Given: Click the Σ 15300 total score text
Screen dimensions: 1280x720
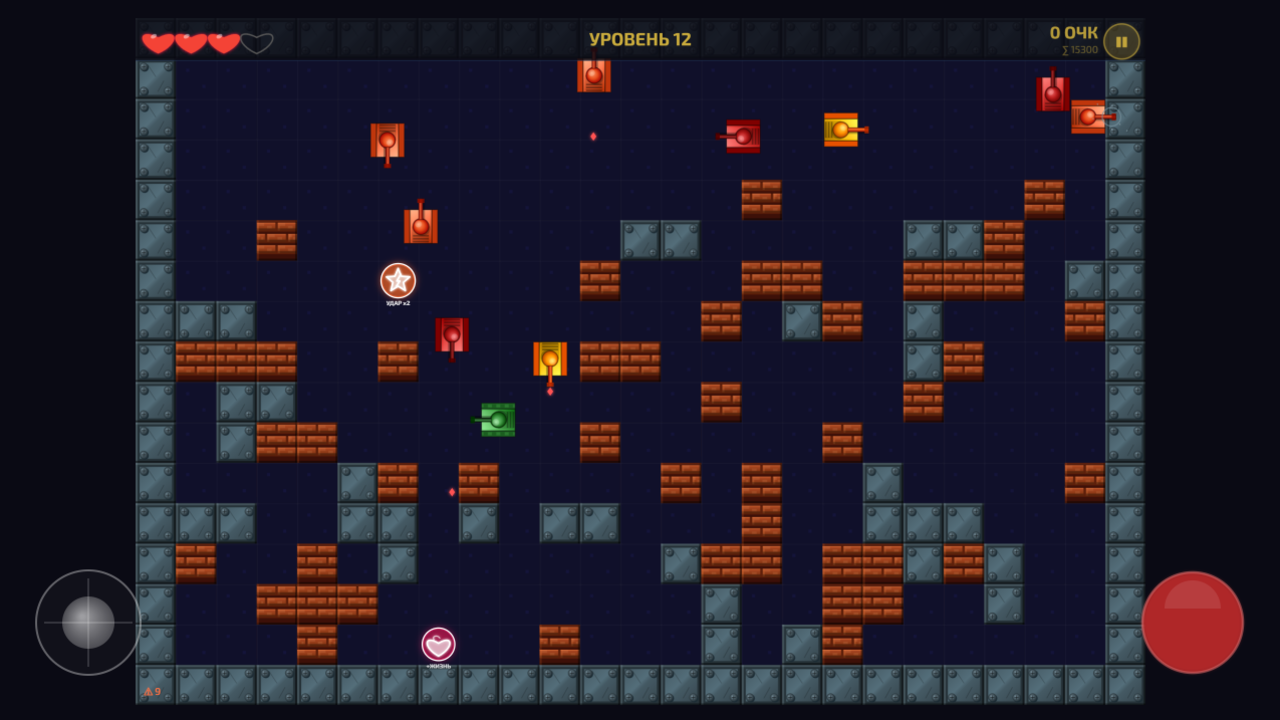Looking at the screenshot, I should pos(1078,47).
